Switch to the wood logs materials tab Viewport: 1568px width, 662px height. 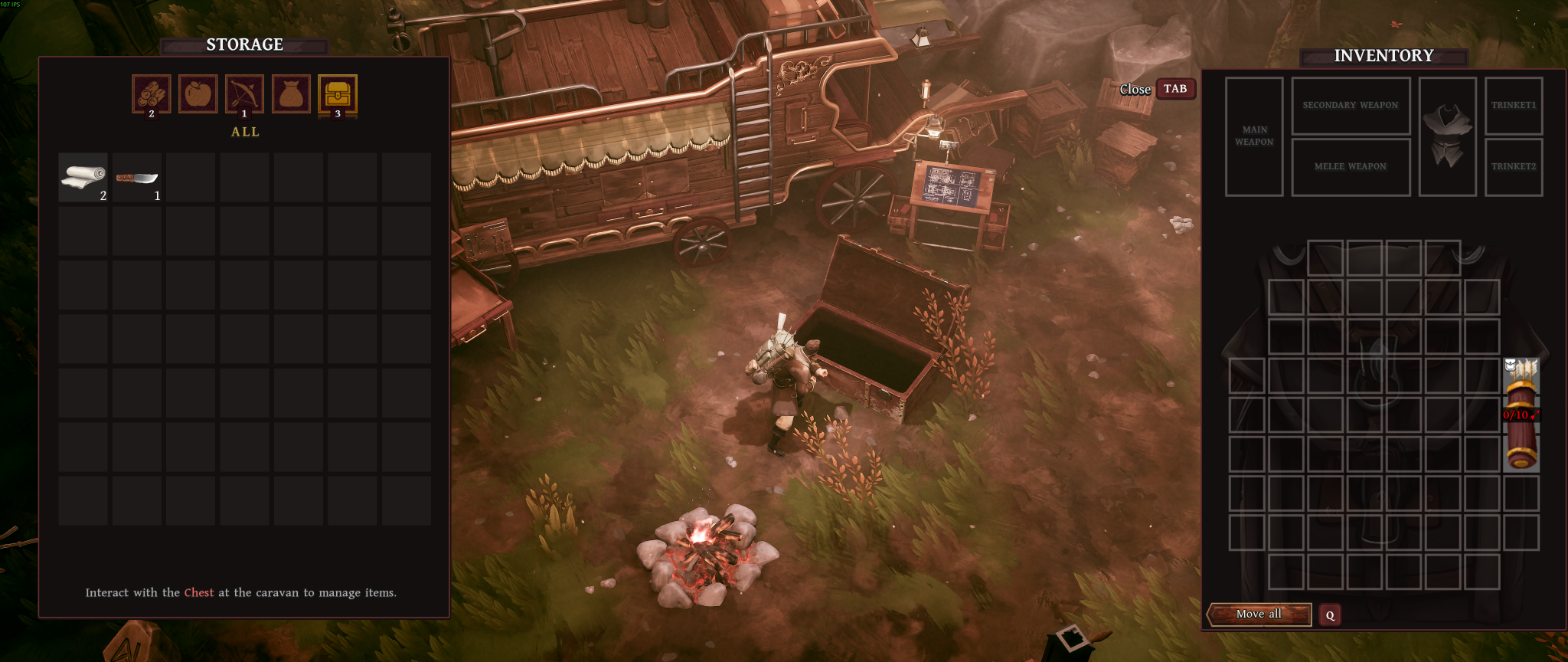pos(152,94)
